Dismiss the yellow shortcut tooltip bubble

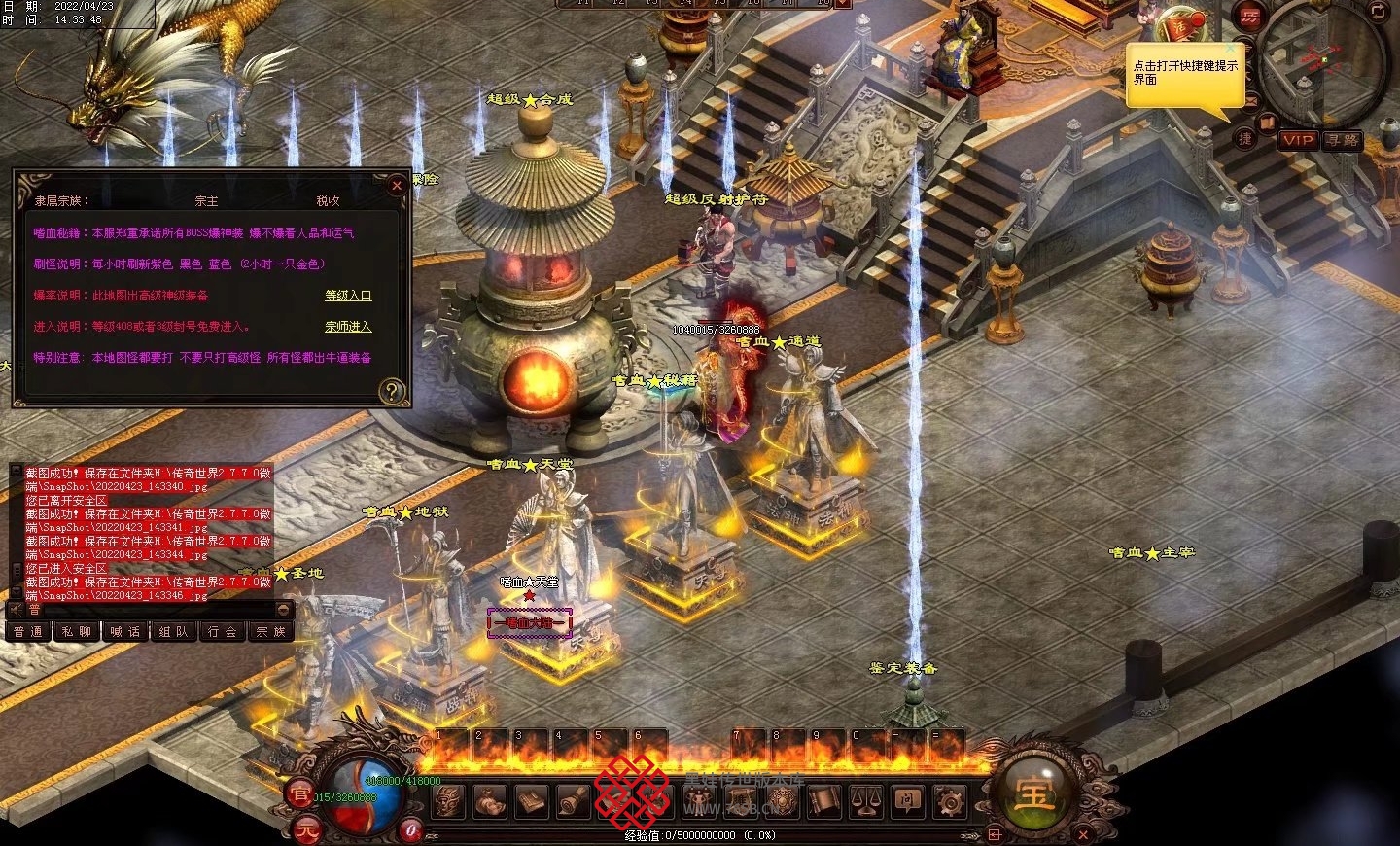pyautogui.click(x=1231, y=48)
